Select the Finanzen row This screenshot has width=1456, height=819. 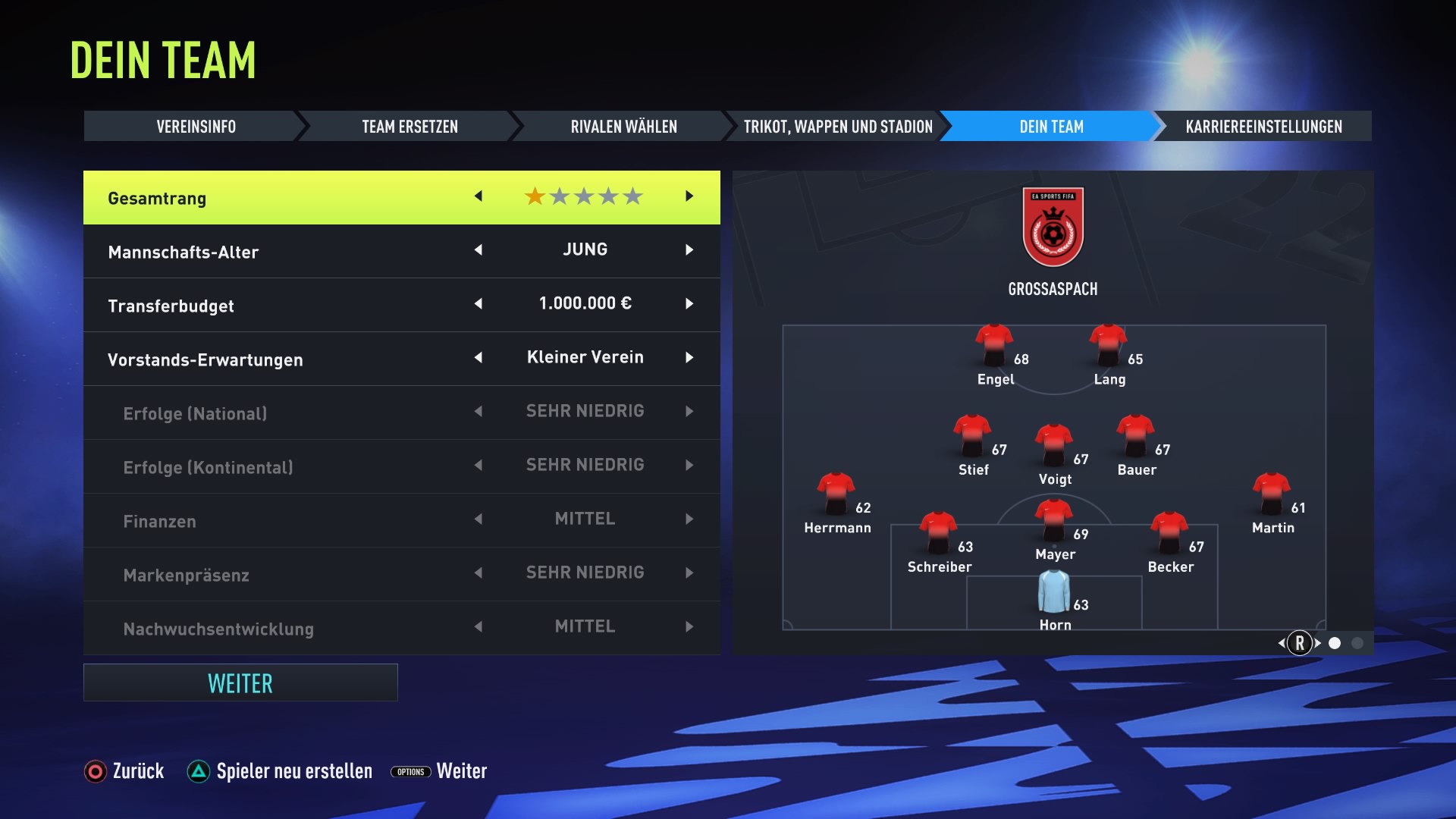[x=401, y=520]
